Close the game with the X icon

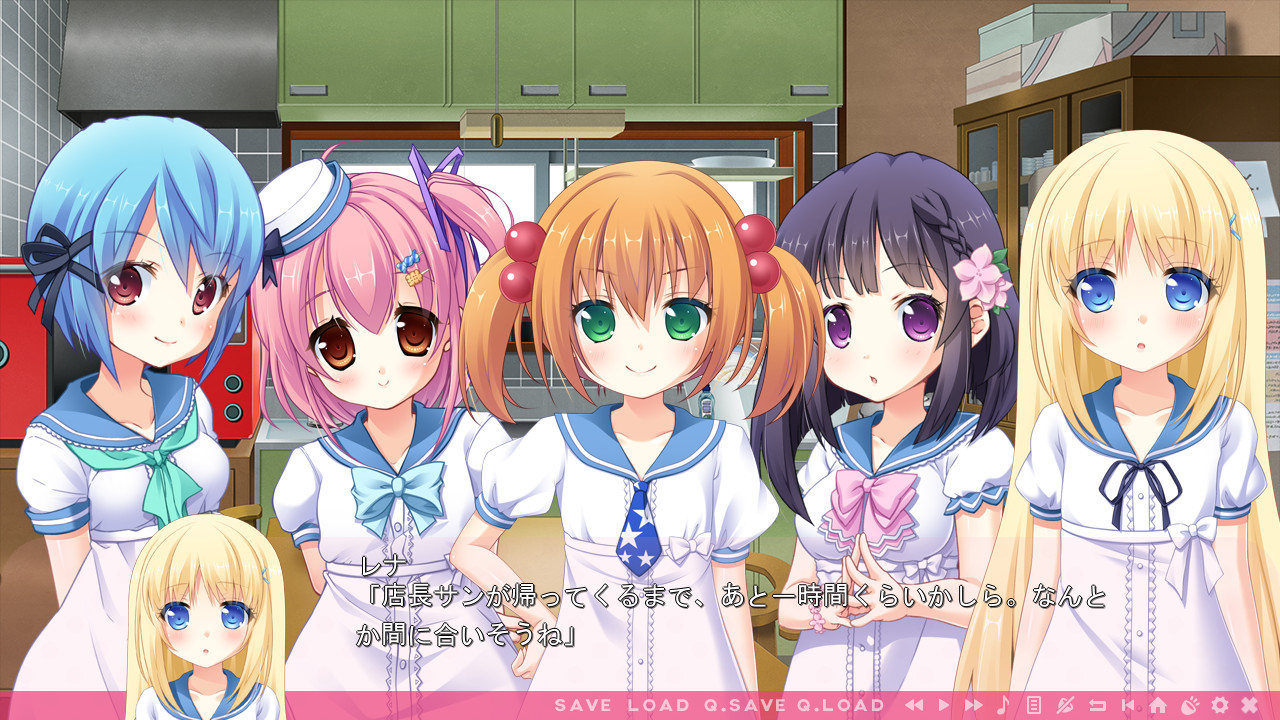tap(1249, 705)
